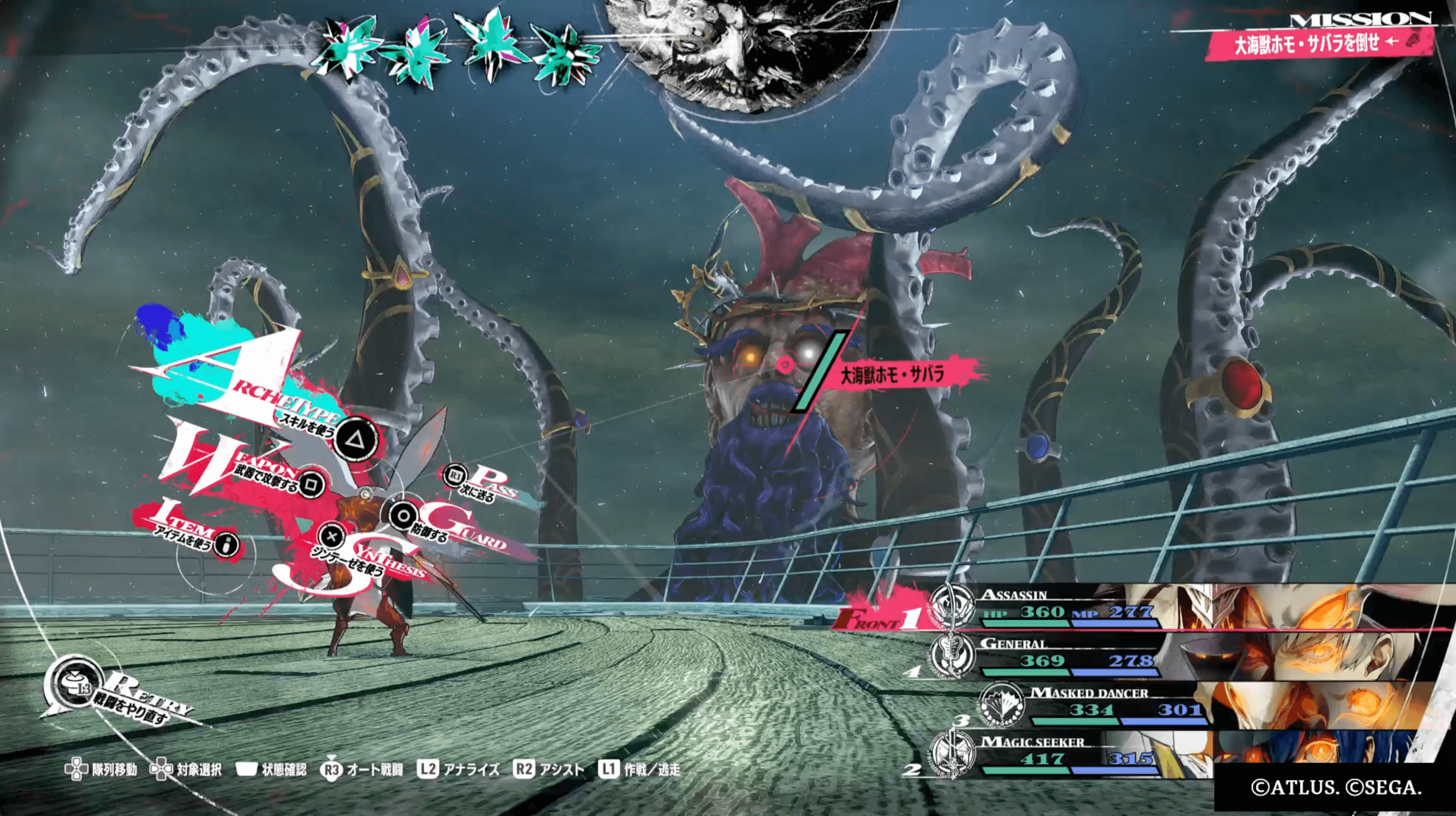The image size is (1456, 816).
Task: Select the Synthesis command
Action: point(332,536)
